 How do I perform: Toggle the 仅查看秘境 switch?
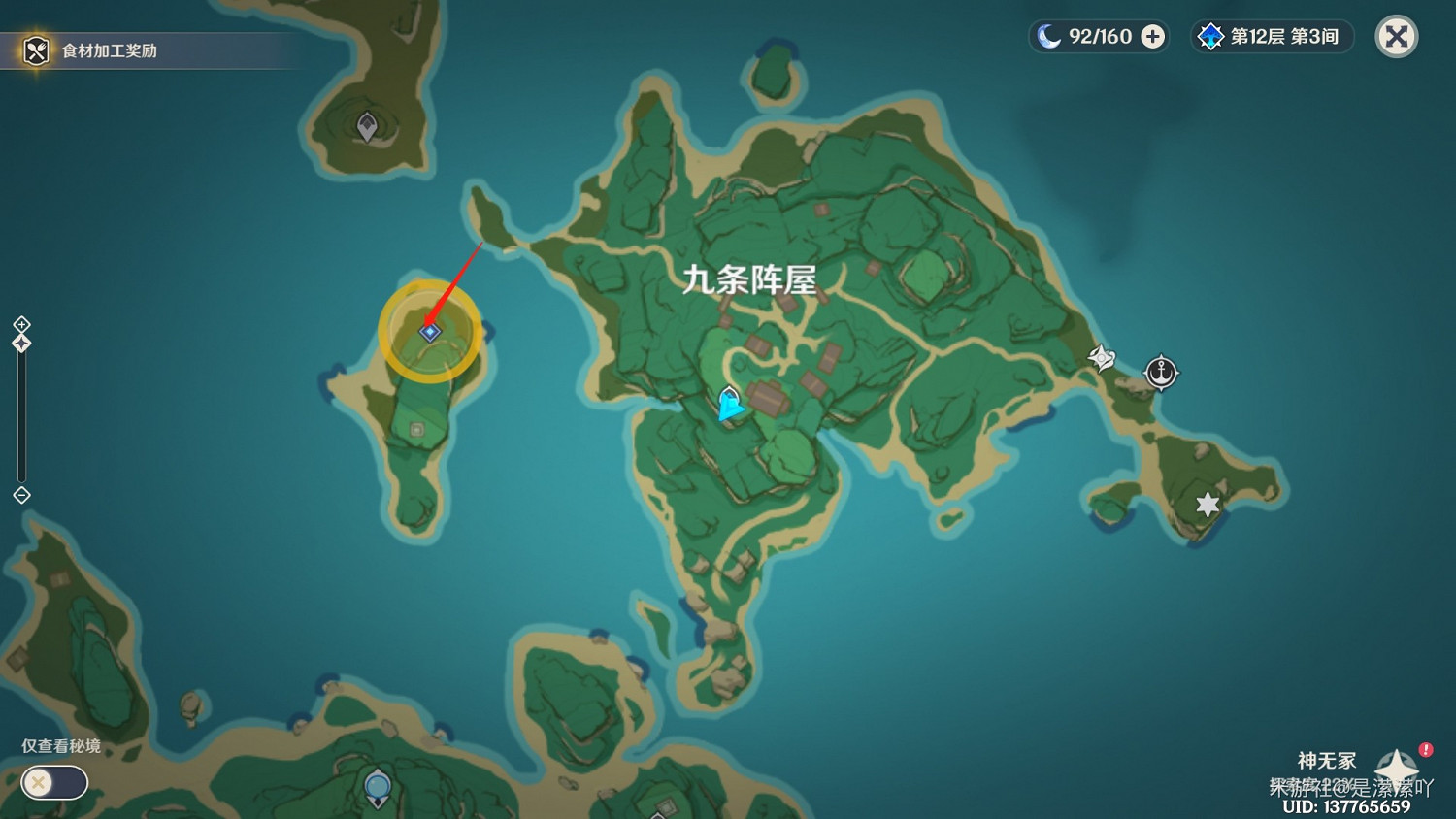(53, 782)
